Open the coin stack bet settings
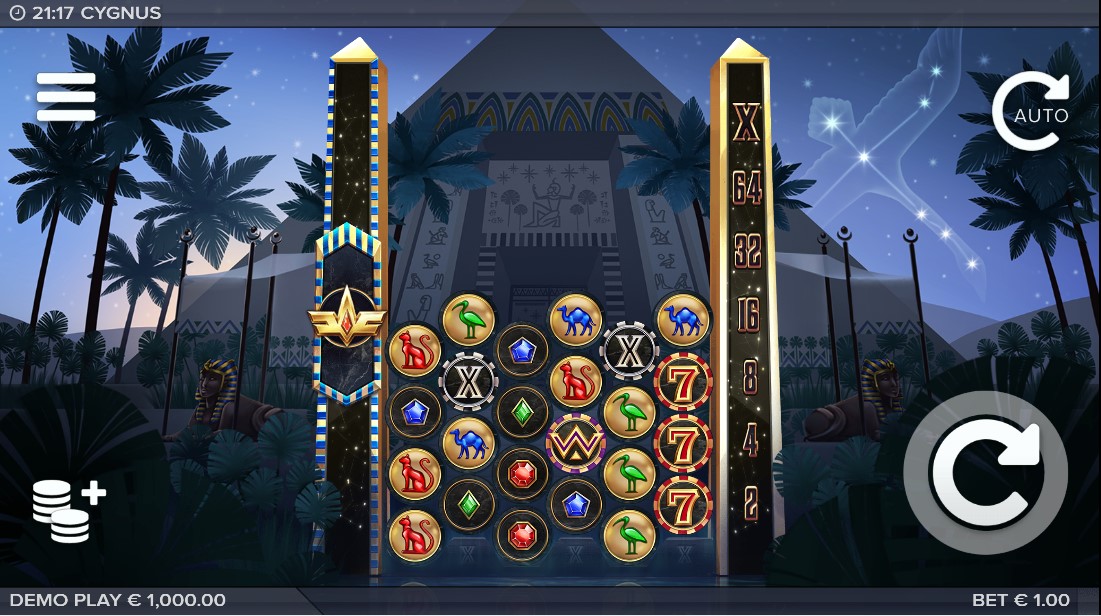 coord(67,509)
